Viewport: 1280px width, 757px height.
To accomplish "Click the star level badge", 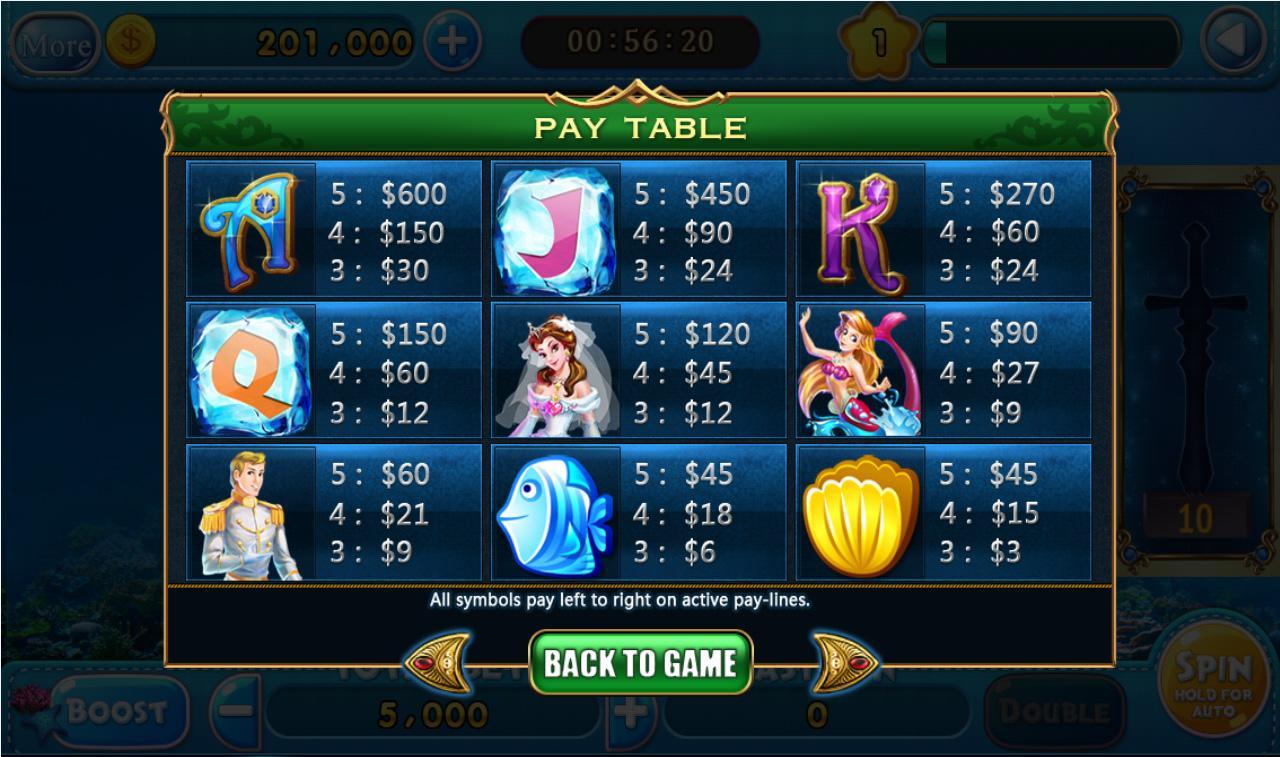I will coord(878,38).
